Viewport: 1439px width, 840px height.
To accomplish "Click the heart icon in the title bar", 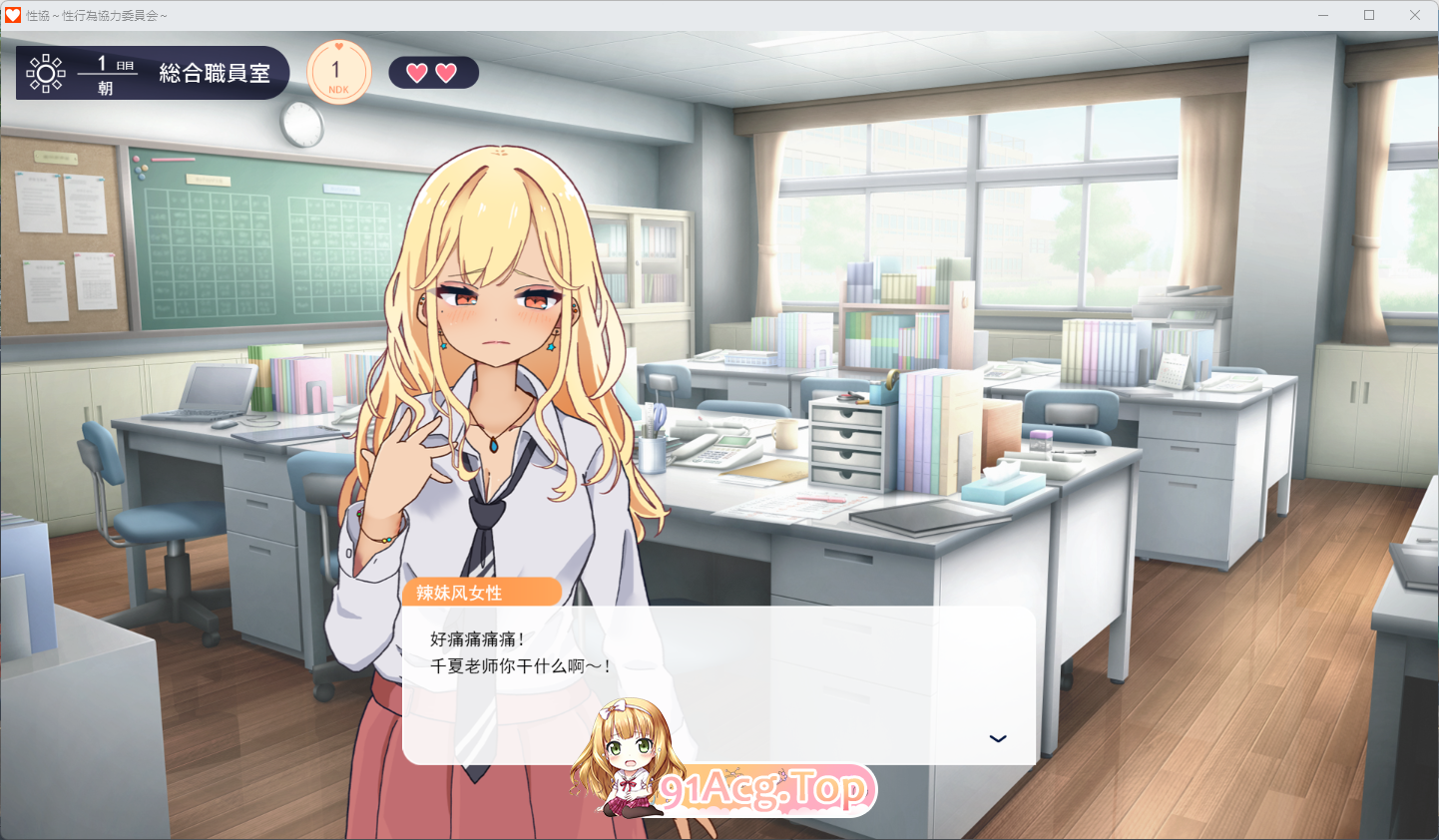I will tap(14, 14).
